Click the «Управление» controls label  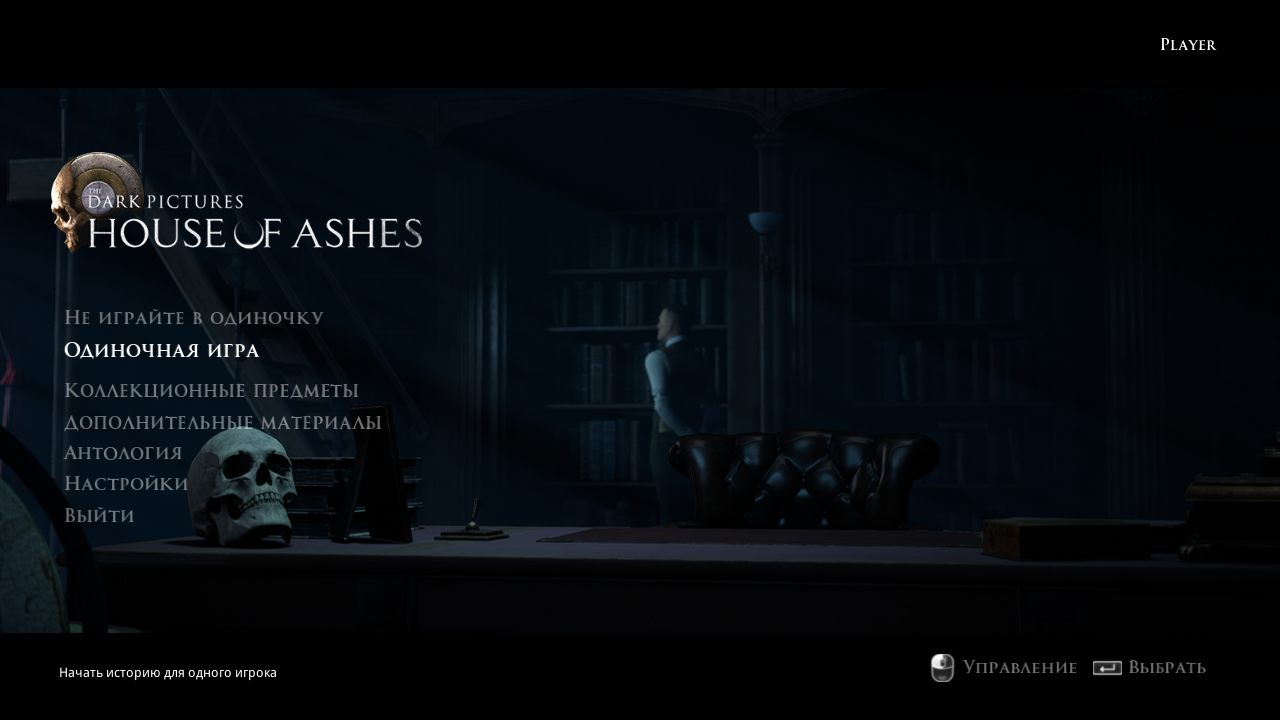point(1019,668)
